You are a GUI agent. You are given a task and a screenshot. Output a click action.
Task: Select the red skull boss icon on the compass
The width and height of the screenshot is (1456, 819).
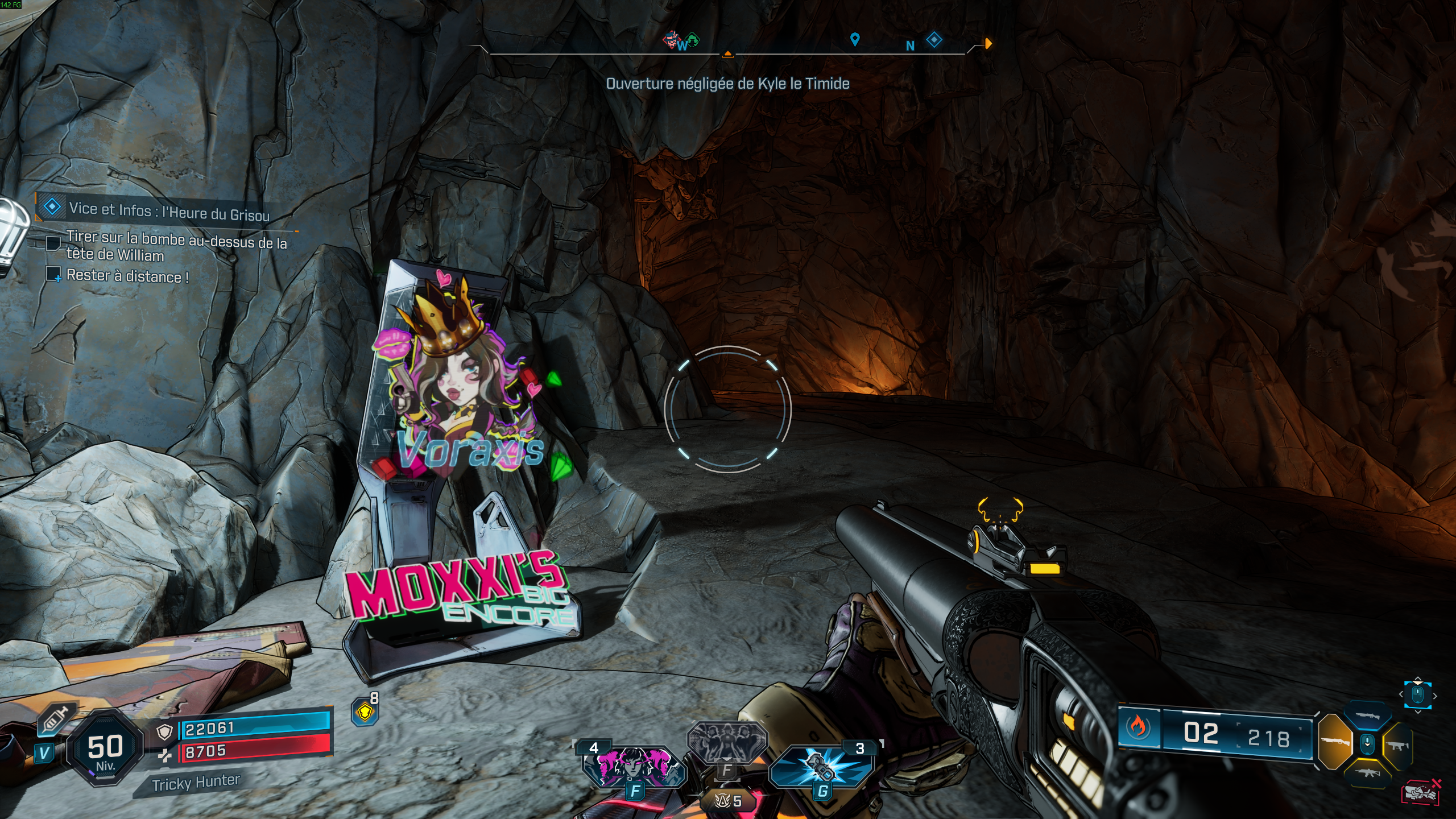(x=671, y=40)
